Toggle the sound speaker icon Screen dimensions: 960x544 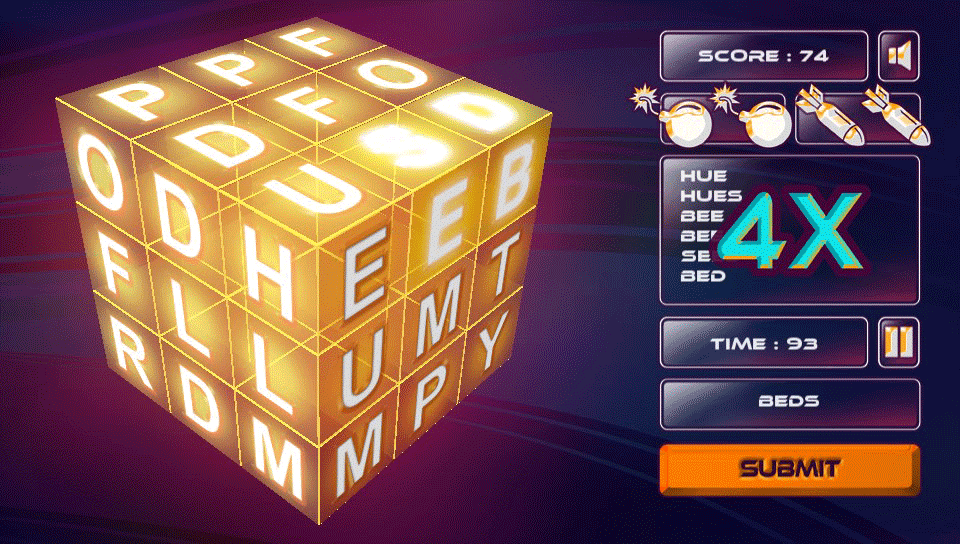click(898, 56)
